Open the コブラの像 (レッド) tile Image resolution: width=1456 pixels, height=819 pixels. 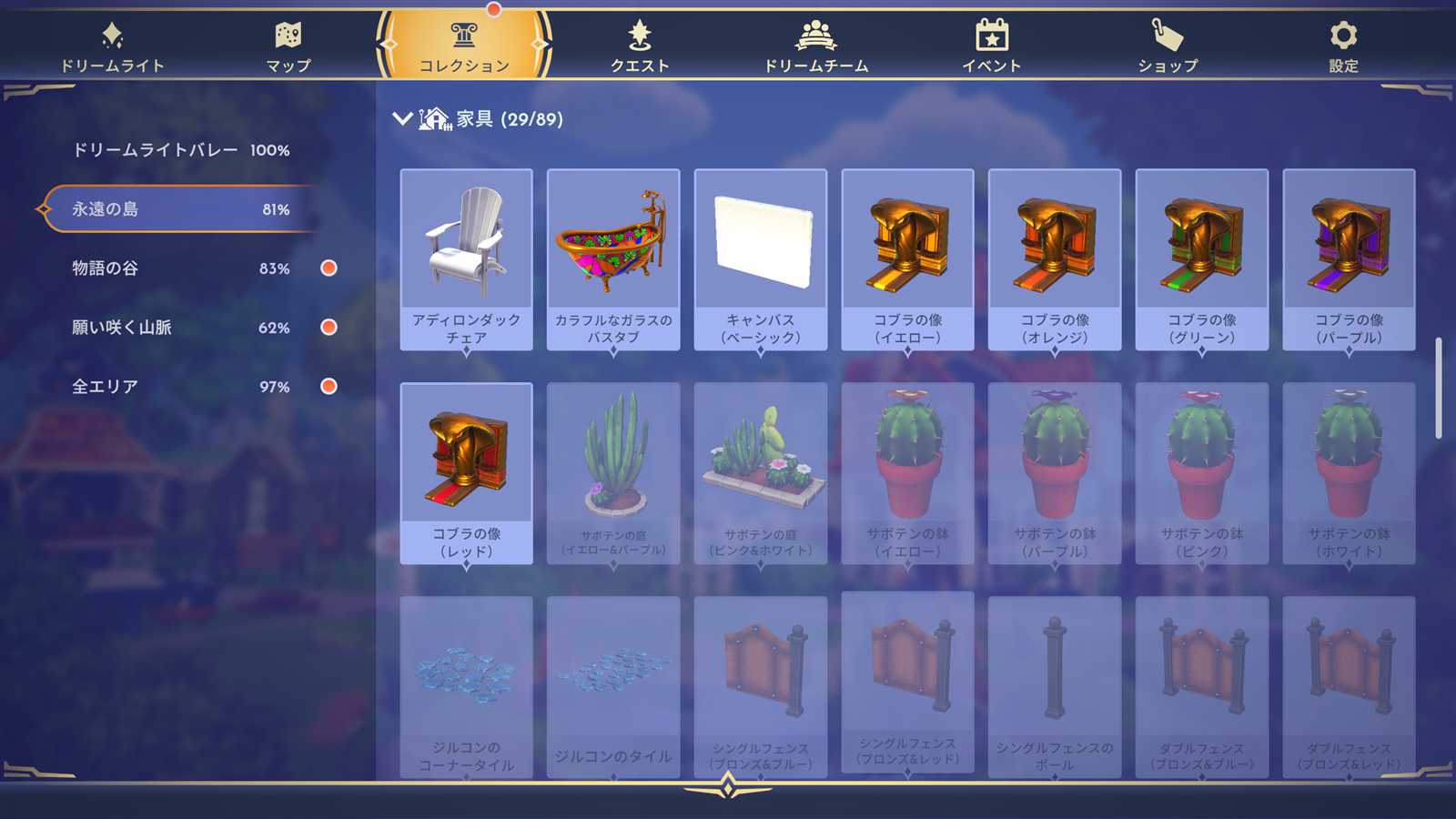point(466,473)
